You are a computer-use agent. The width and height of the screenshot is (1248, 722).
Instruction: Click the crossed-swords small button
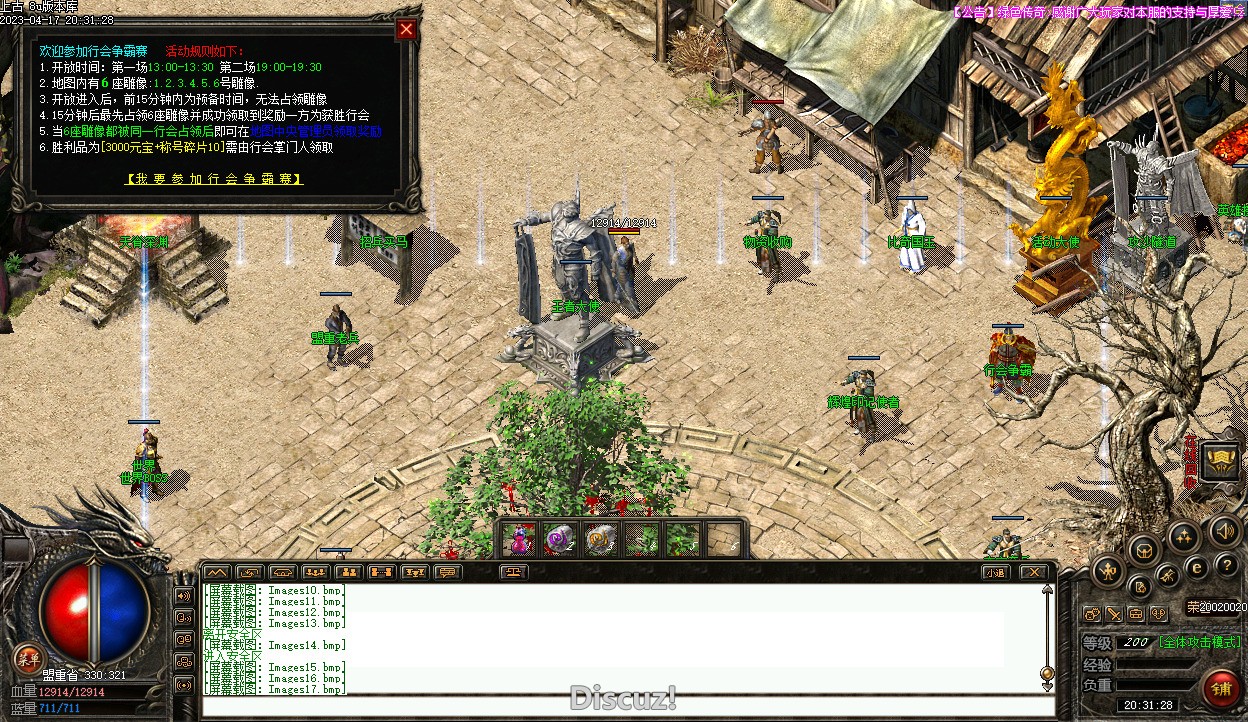tap(1114, 614)
